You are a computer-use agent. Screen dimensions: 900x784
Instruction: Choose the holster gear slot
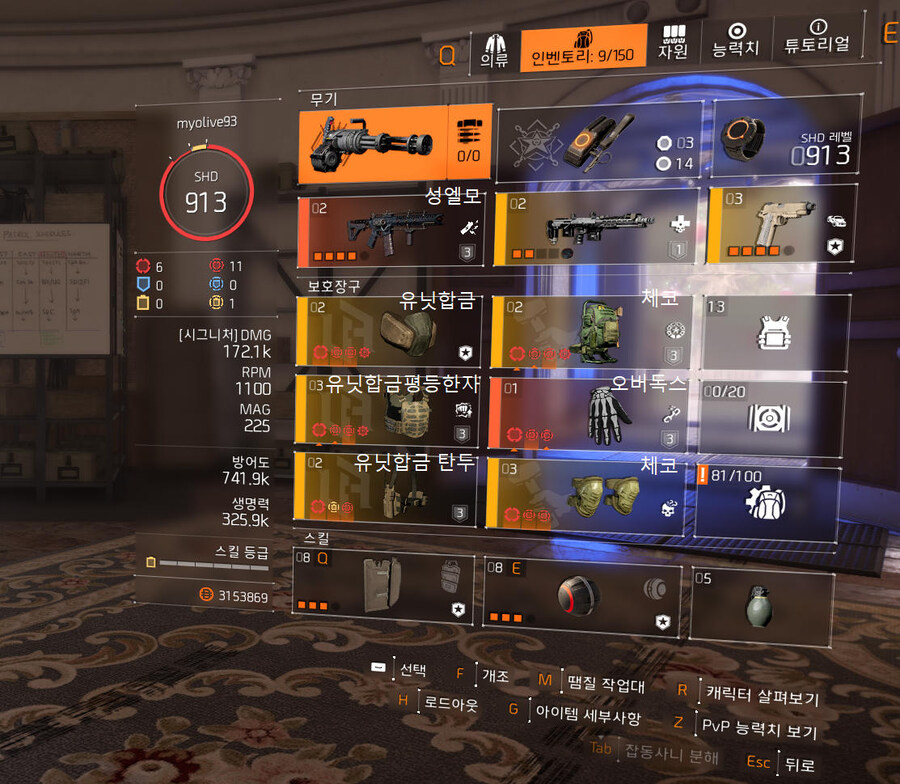[x=389, y=490]
